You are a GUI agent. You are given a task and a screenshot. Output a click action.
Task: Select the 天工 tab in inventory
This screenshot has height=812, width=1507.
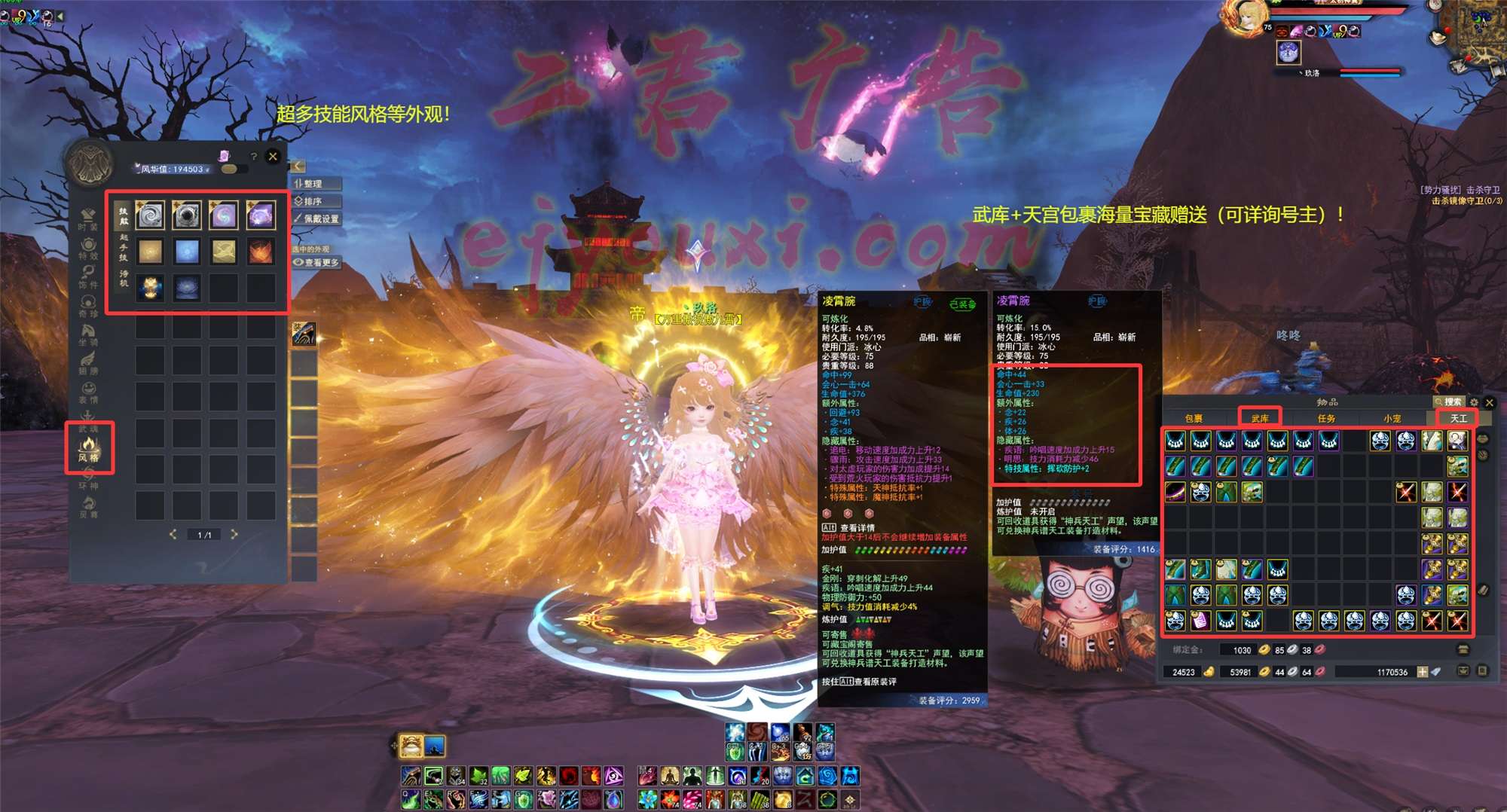pos(1458,418)
